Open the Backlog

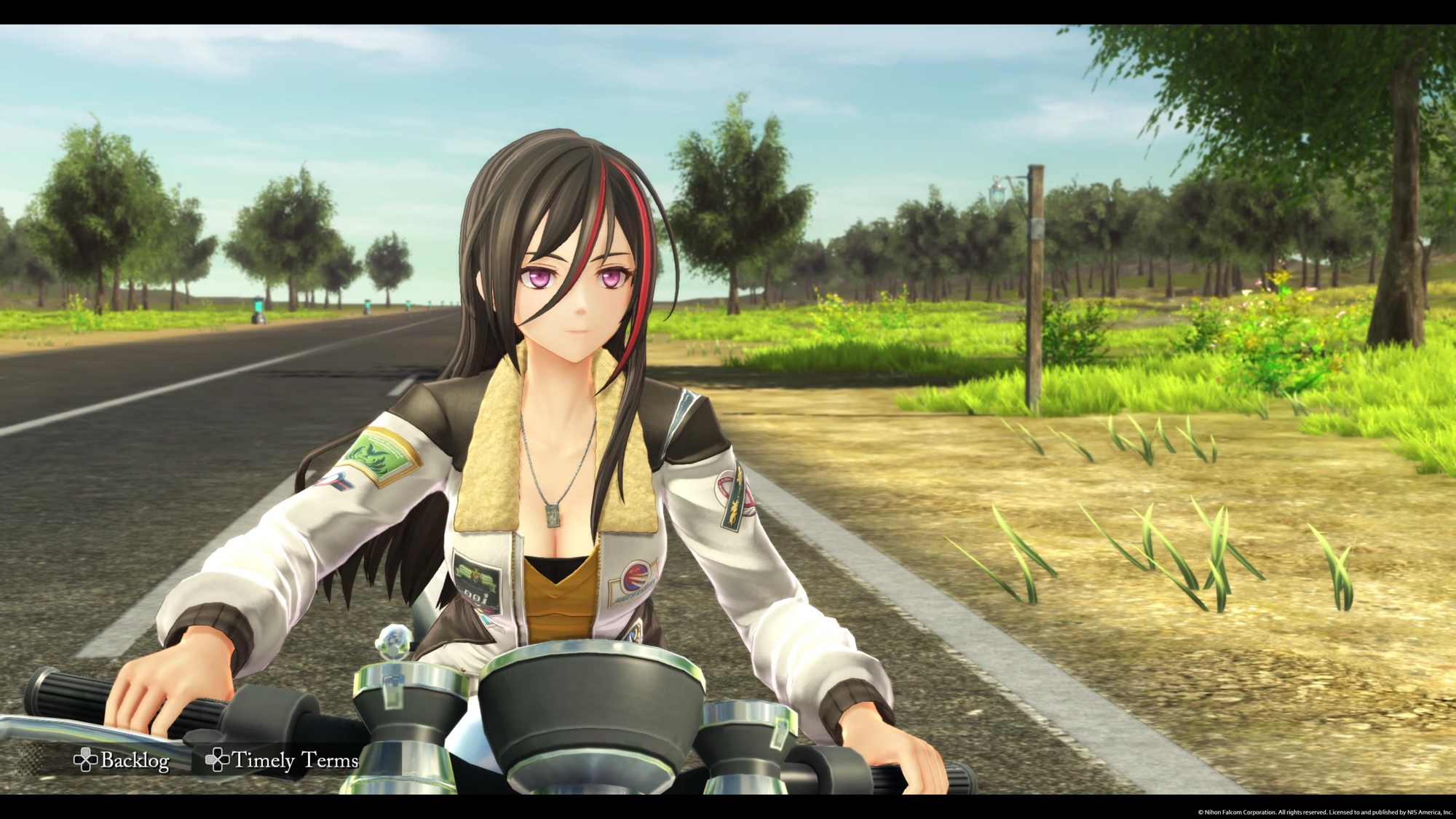pyautogui.click(x=122, y=761)
